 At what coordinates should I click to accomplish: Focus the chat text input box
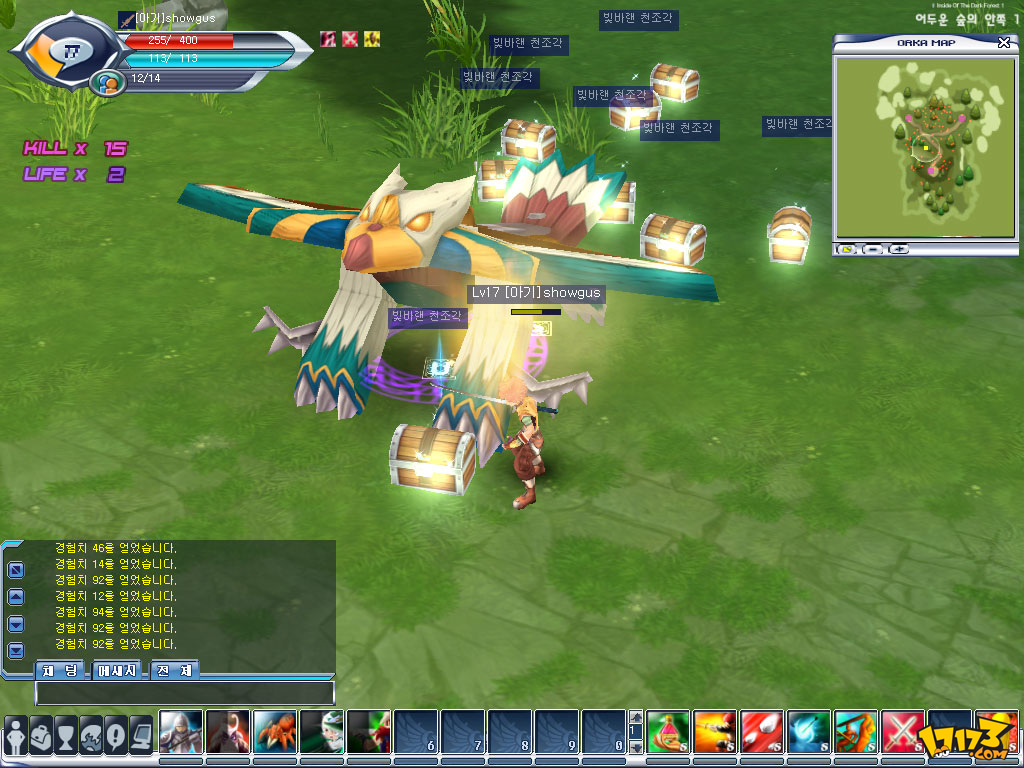pos(185,692)
